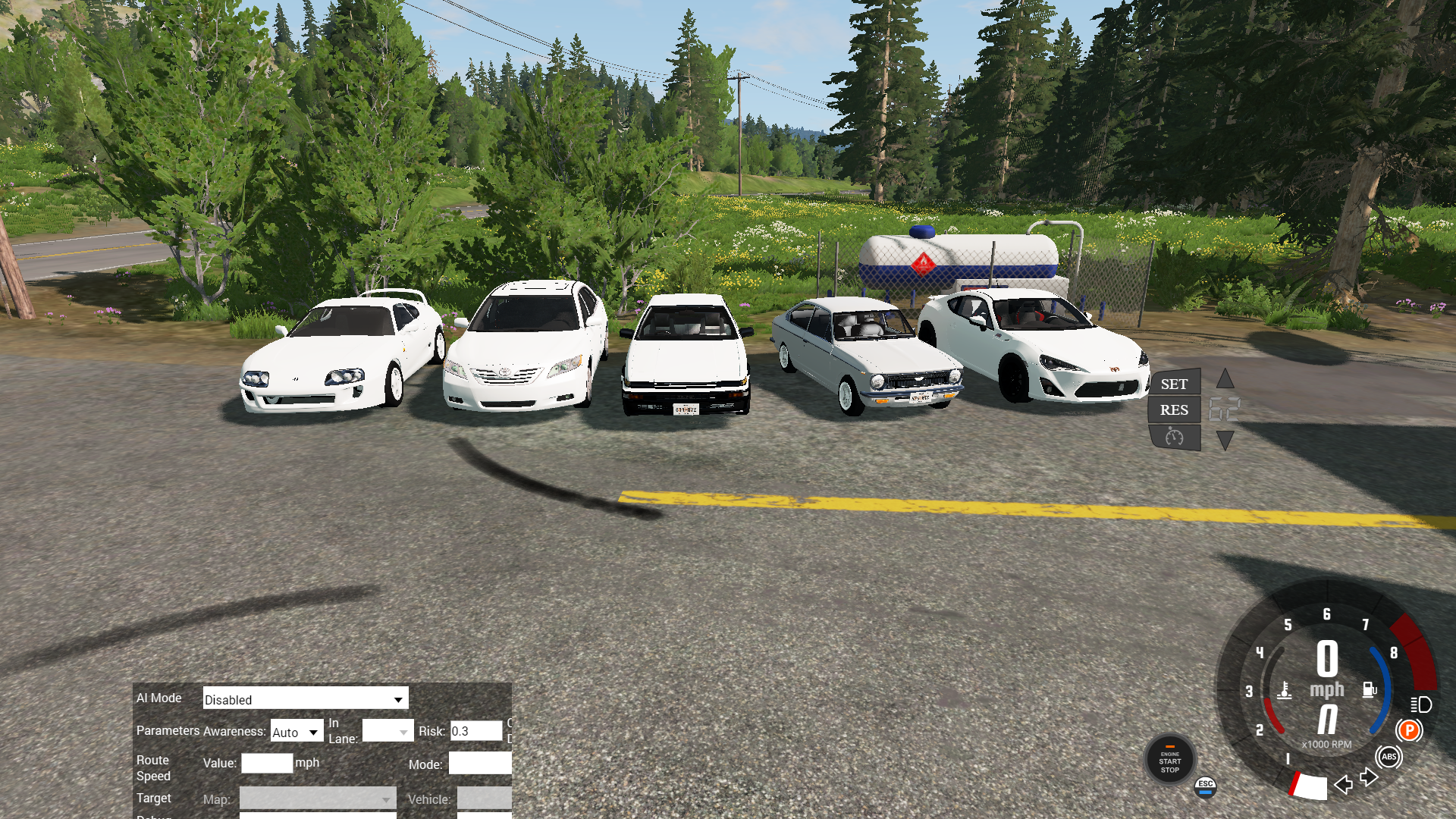
Task: Click the Risk value input field
Action: click(x=475, y=731)
